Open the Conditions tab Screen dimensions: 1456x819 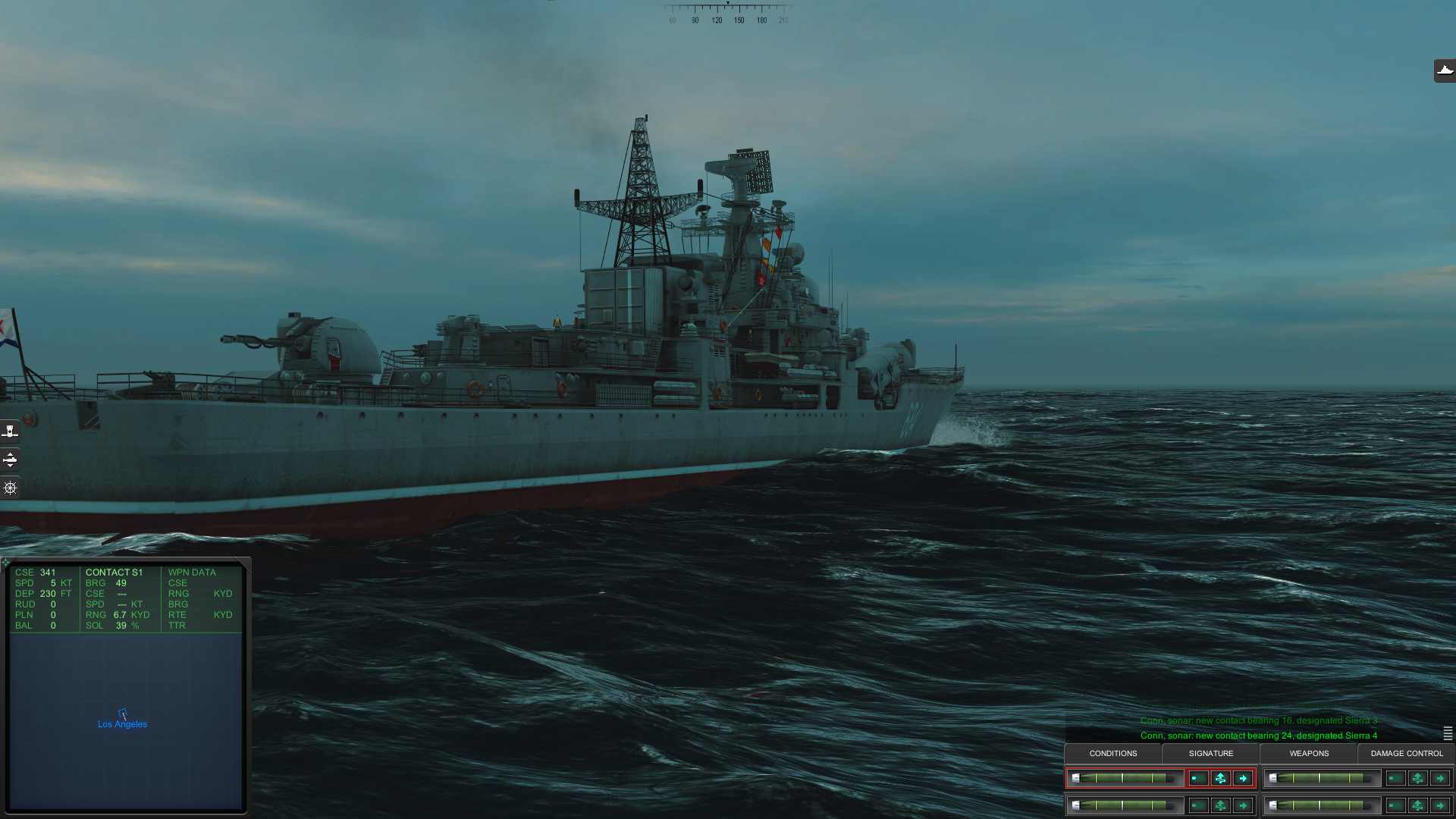(x=1112, y=753)
